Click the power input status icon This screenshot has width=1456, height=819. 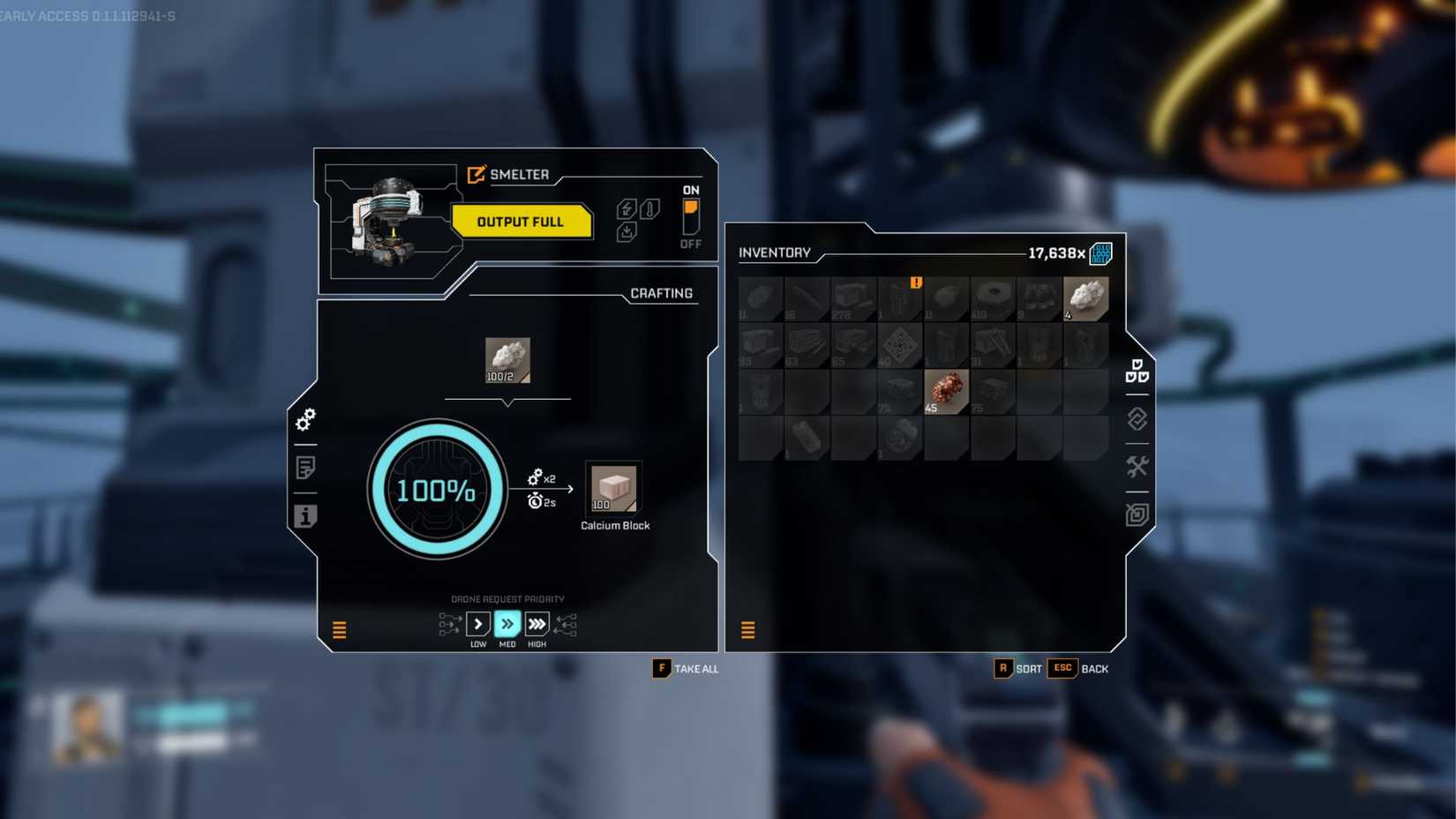pos(625,208)
